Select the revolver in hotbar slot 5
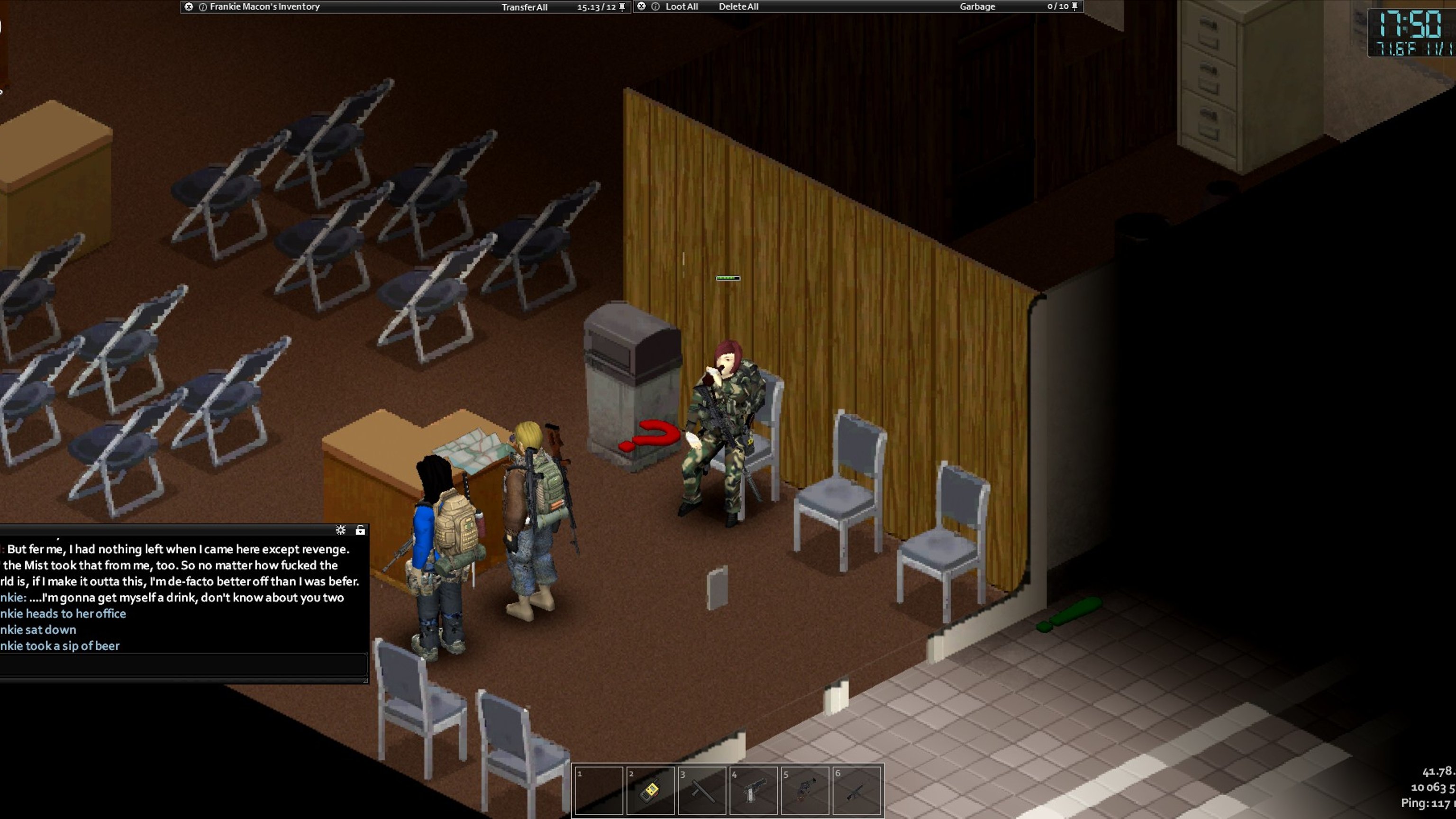The image size is (1456, 819). tap(805, 790)
